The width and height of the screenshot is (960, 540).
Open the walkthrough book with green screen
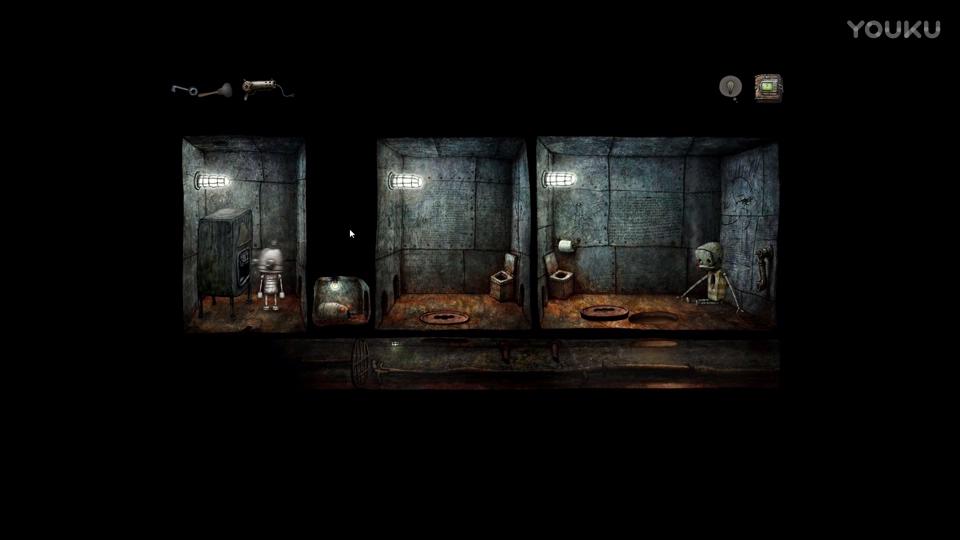point(768,87)
